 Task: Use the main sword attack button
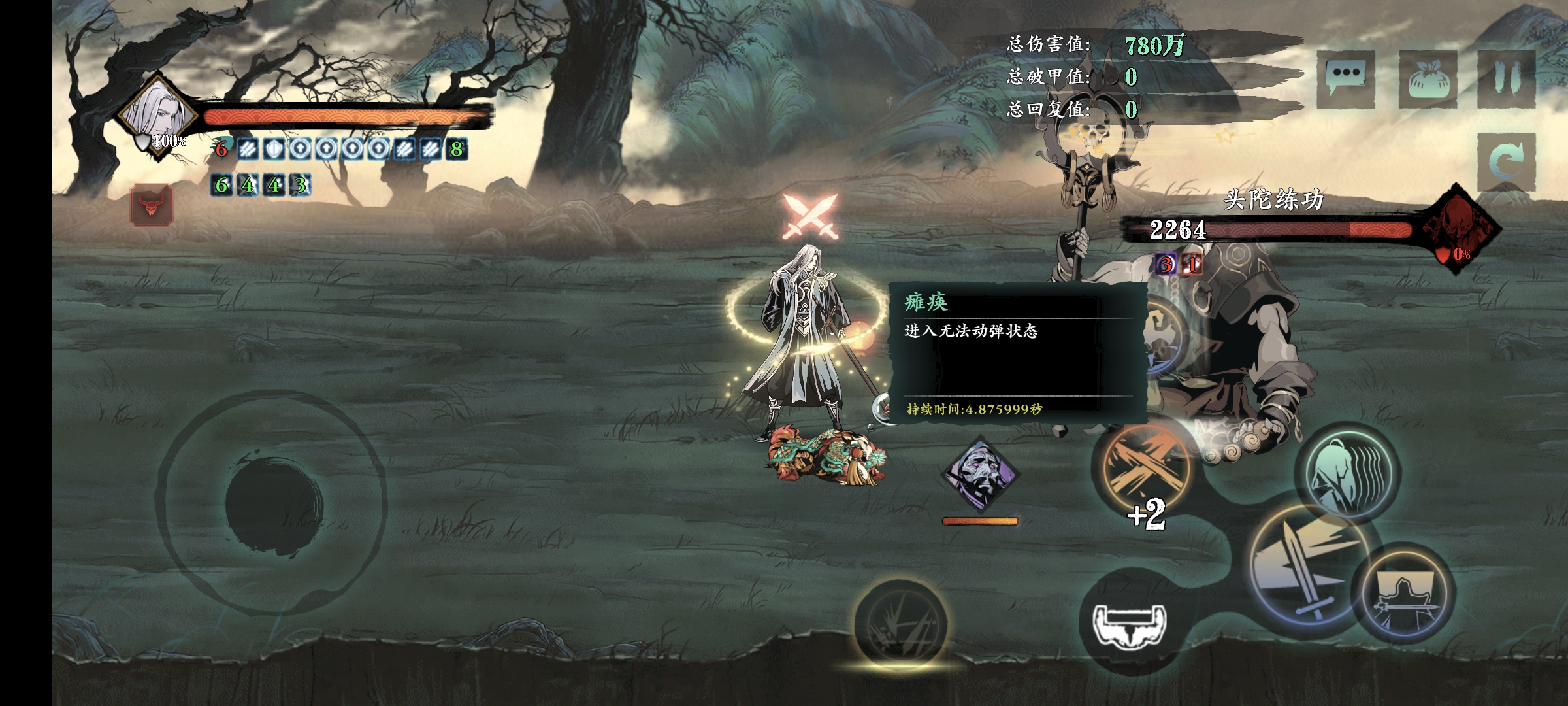[1309, 567]
